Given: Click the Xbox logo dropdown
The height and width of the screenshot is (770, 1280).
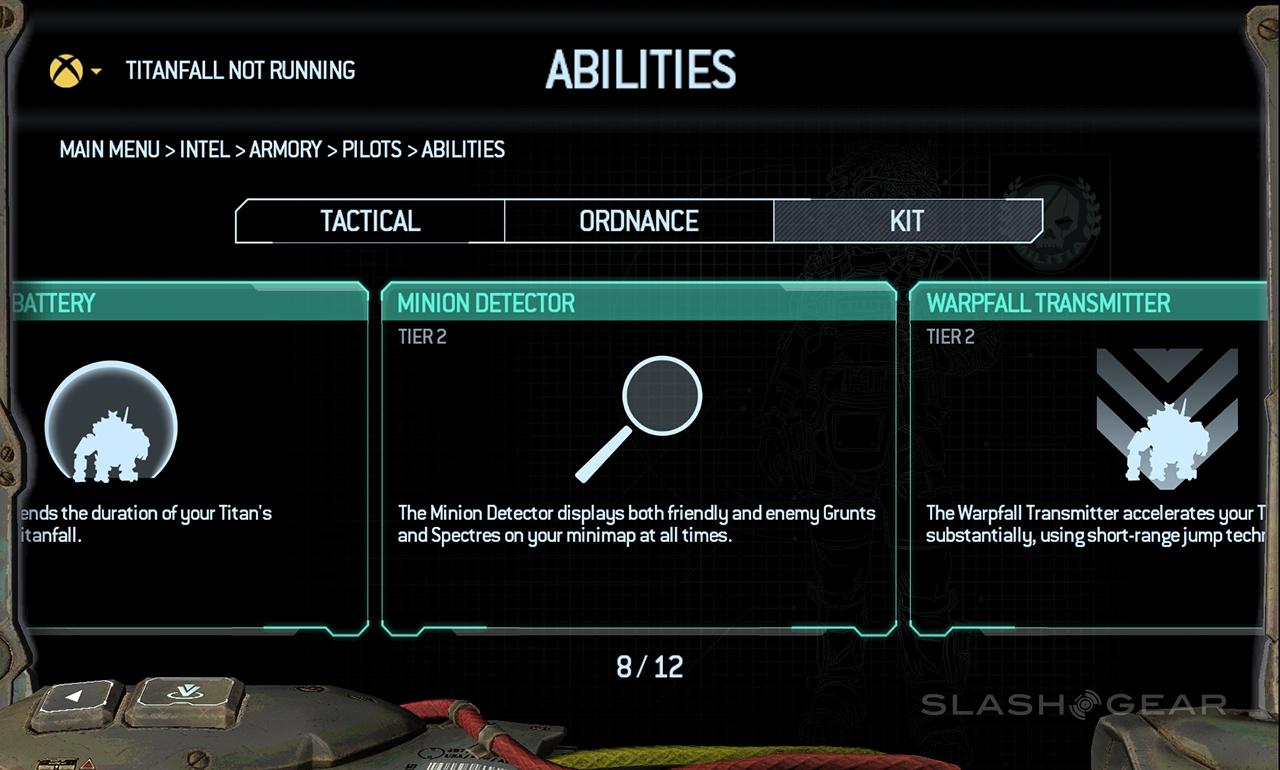Looking at the screenshot, I should coord(75,71).
